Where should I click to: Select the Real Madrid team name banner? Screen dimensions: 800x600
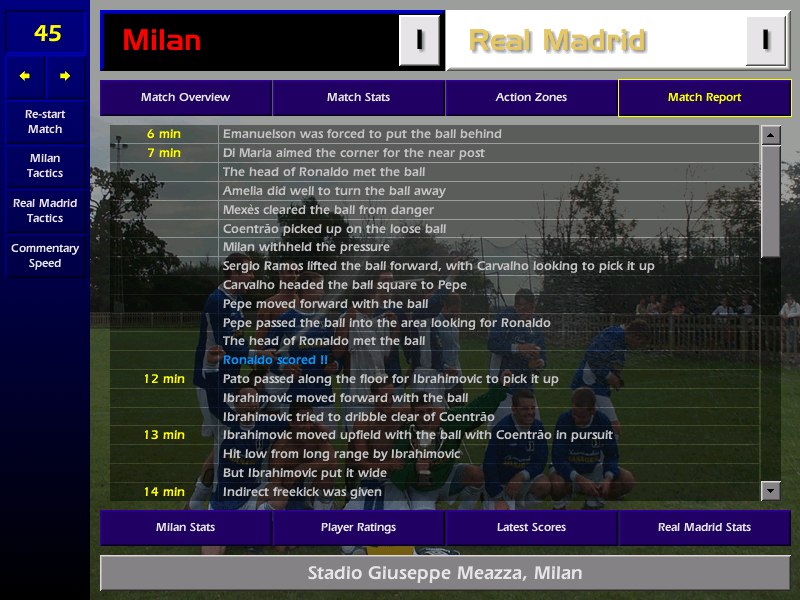(596, 41)
